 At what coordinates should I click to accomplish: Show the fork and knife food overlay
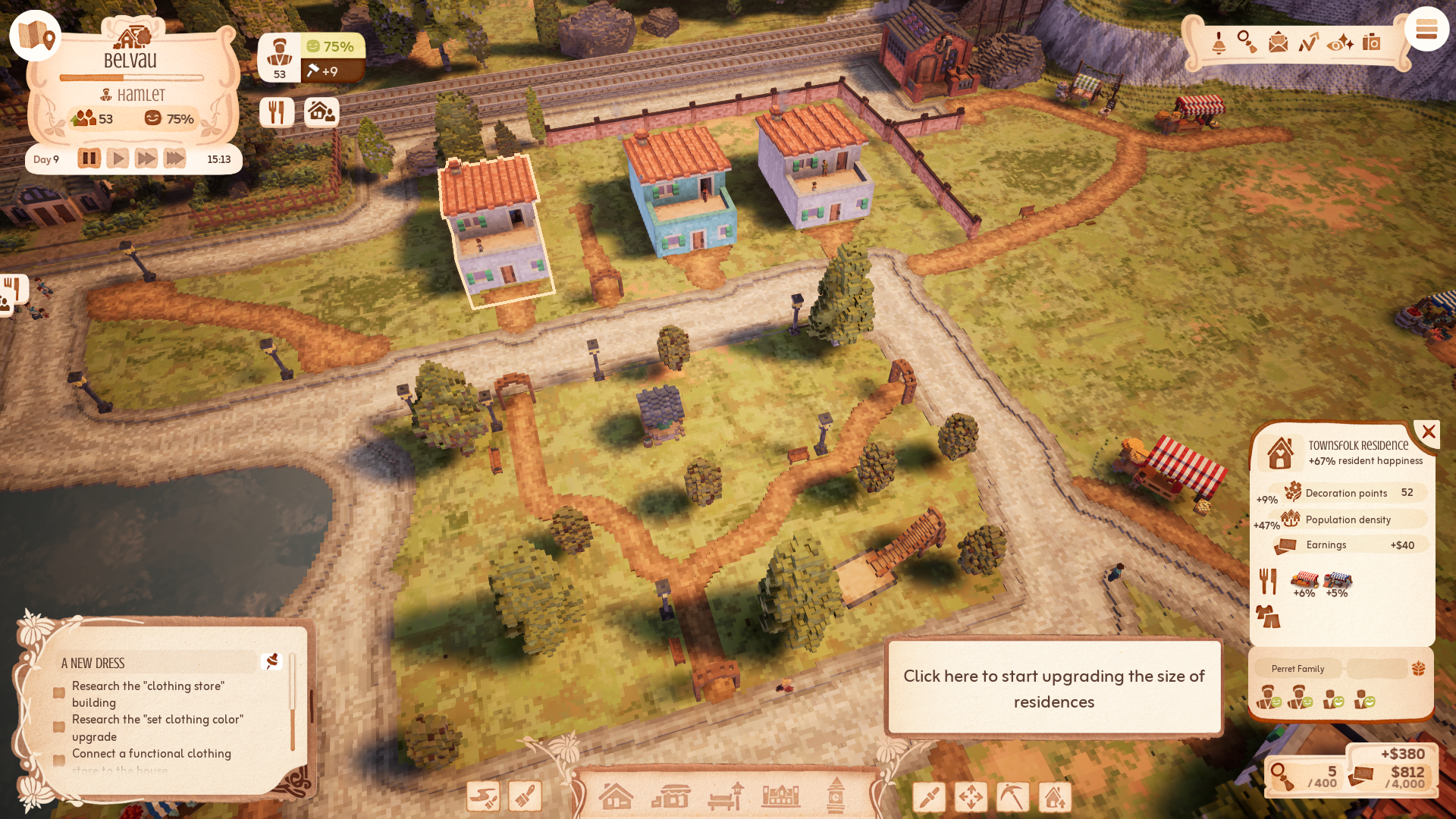point(277,112)
